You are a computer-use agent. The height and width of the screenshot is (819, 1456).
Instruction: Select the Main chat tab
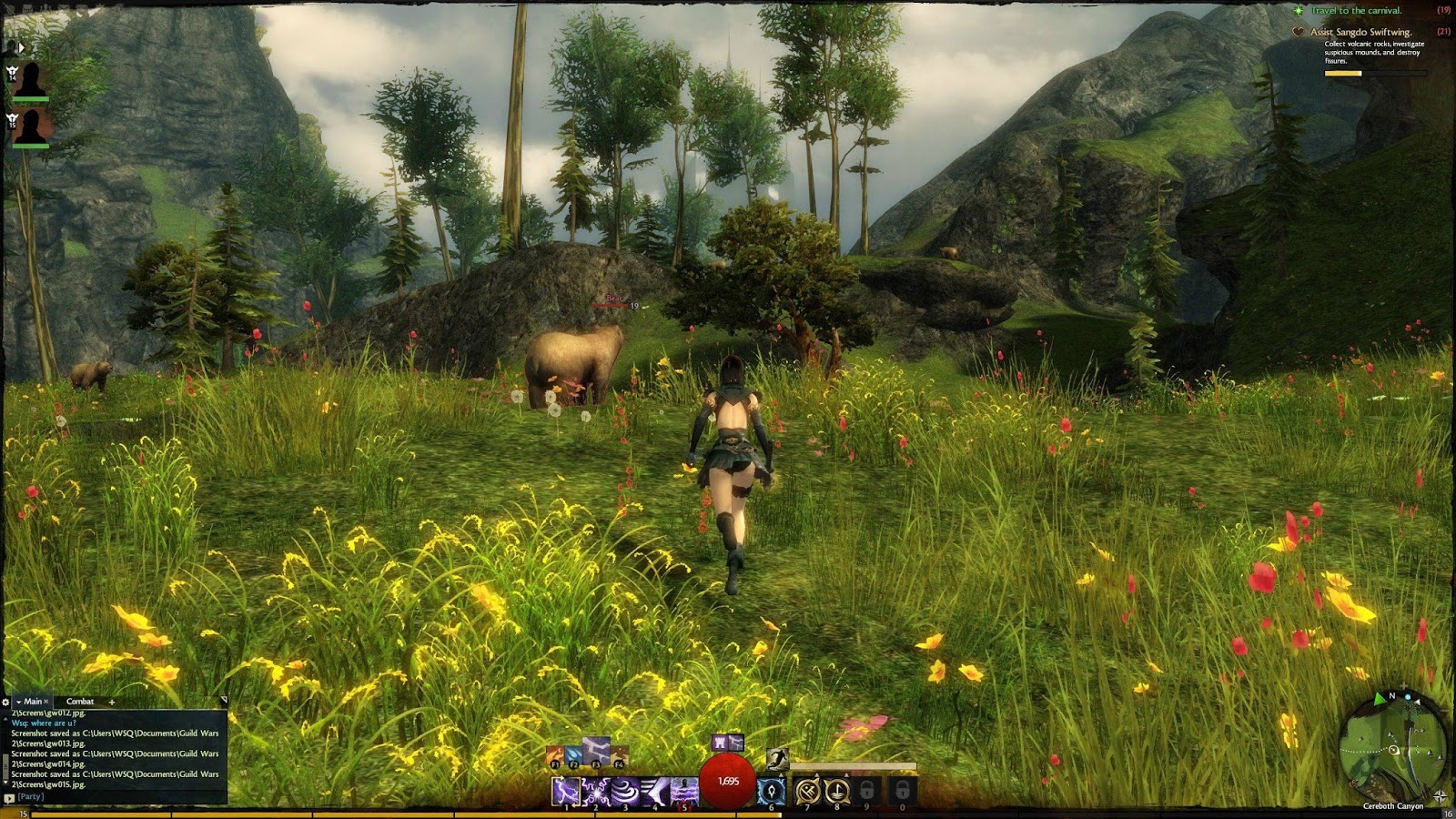click(x=34, y=702)
